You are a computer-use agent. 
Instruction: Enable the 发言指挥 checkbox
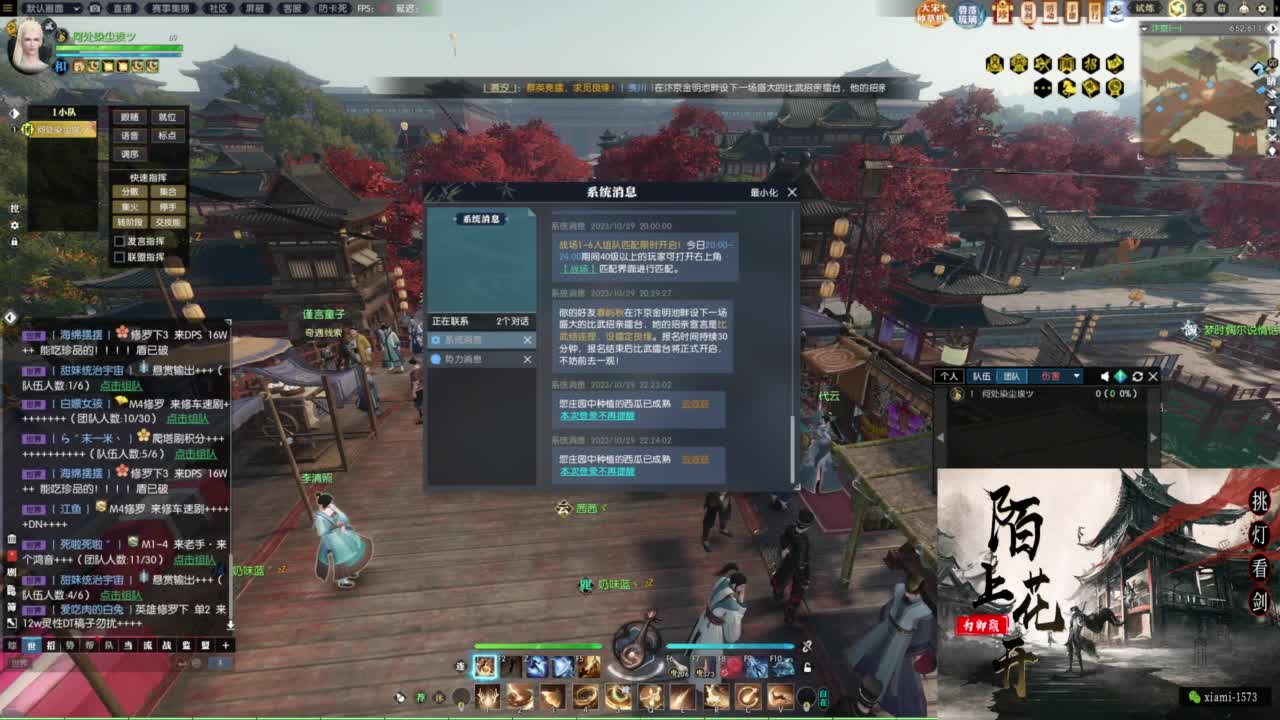tap(119, 241)
